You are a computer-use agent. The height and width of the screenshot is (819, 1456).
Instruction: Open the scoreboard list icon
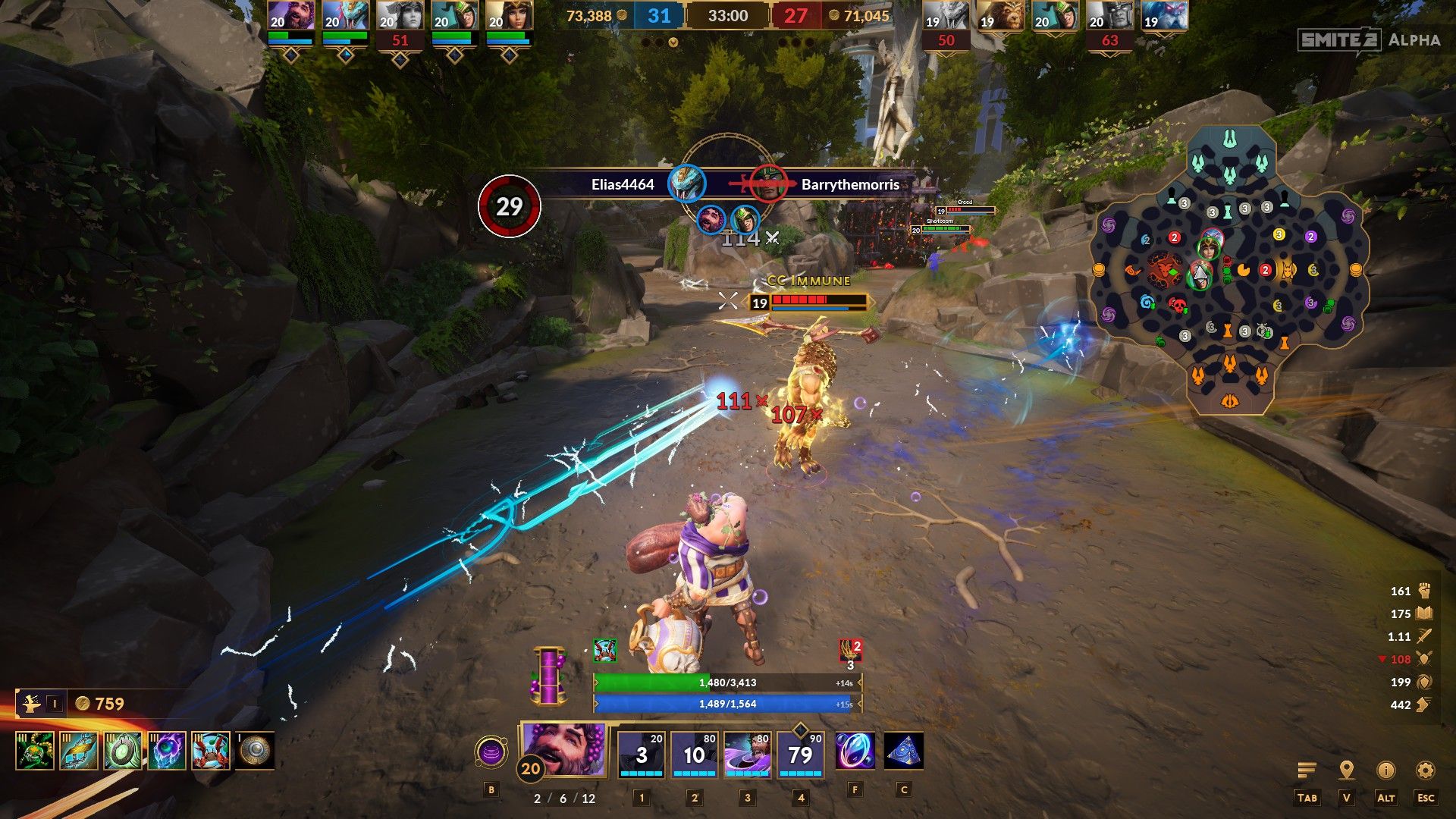coord(1307,770)
